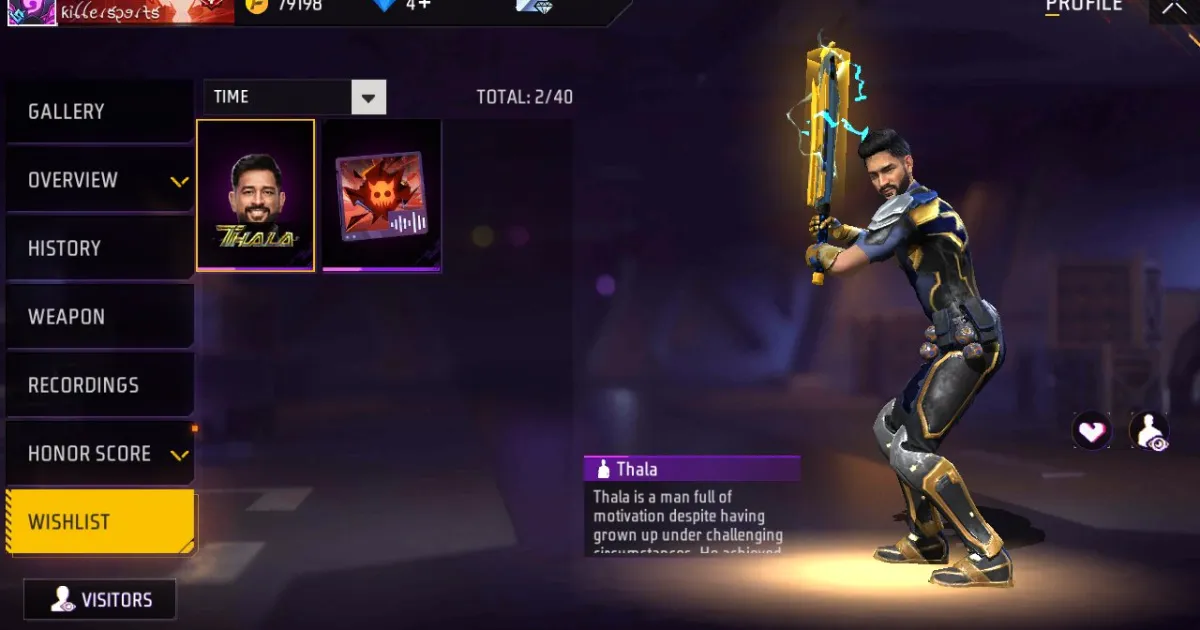Image resolution: width=1200 pixels, height=630 pixels.
Task: Toggle the character view eye icon
Action: tap(1149, 431)
